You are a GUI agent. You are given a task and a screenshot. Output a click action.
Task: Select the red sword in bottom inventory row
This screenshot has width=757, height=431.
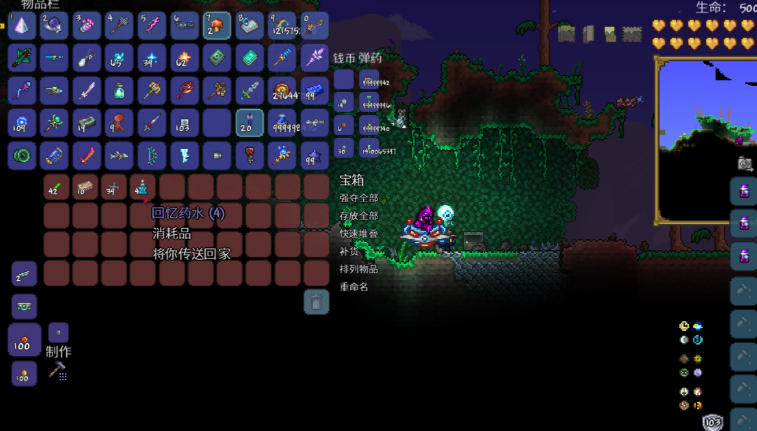87,155
